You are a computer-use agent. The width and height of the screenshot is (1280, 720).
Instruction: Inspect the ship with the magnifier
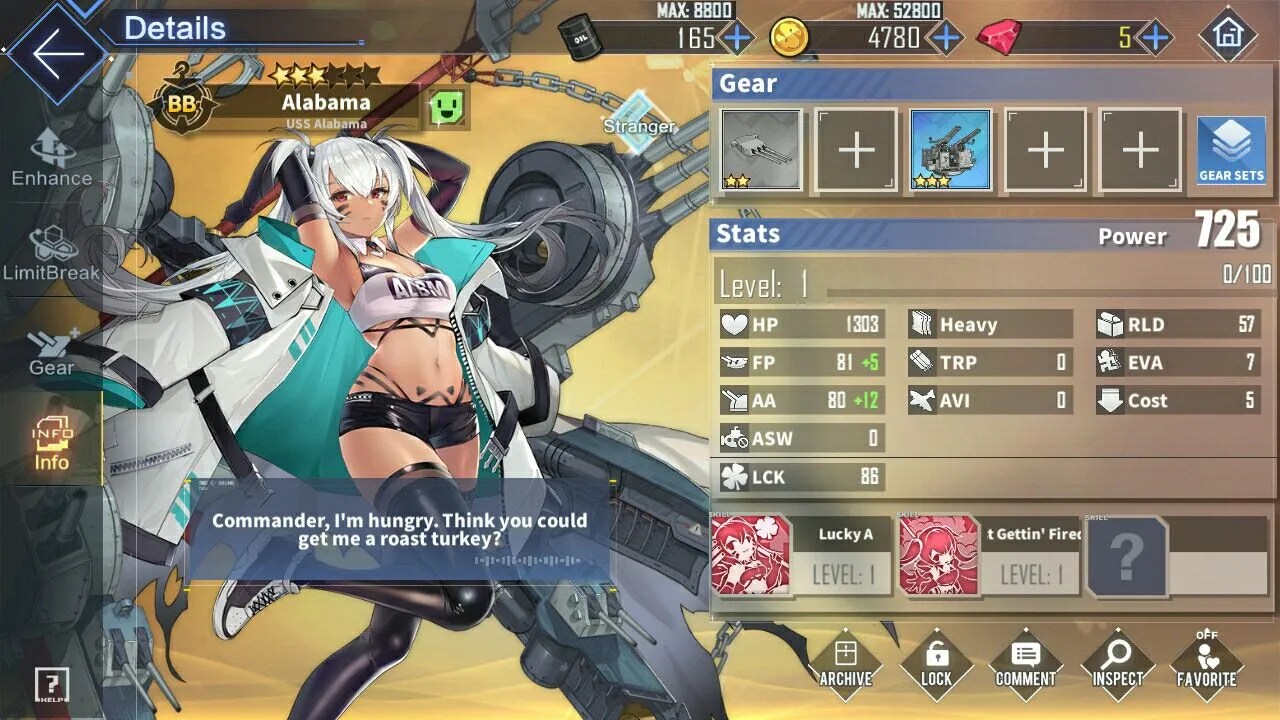[1116, 664]
